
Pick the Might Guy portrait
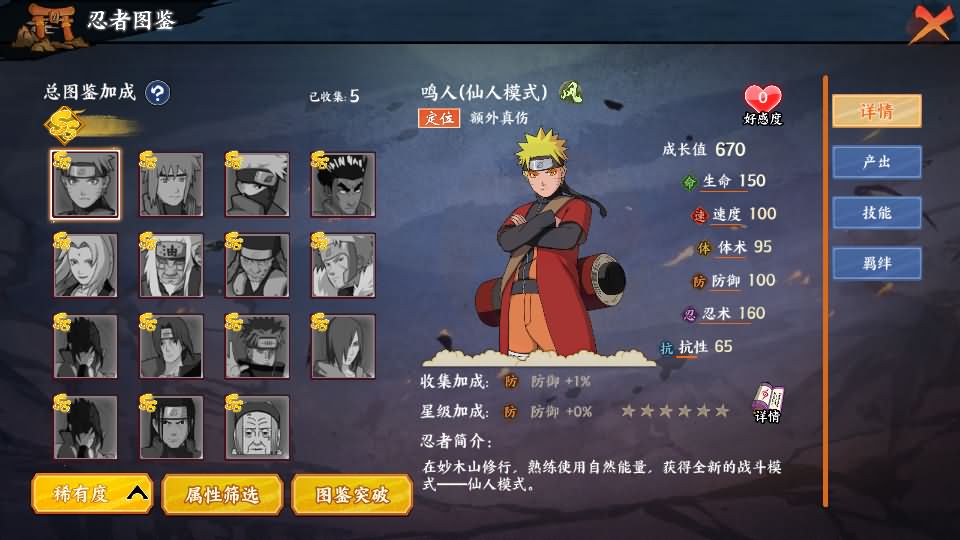343,185
